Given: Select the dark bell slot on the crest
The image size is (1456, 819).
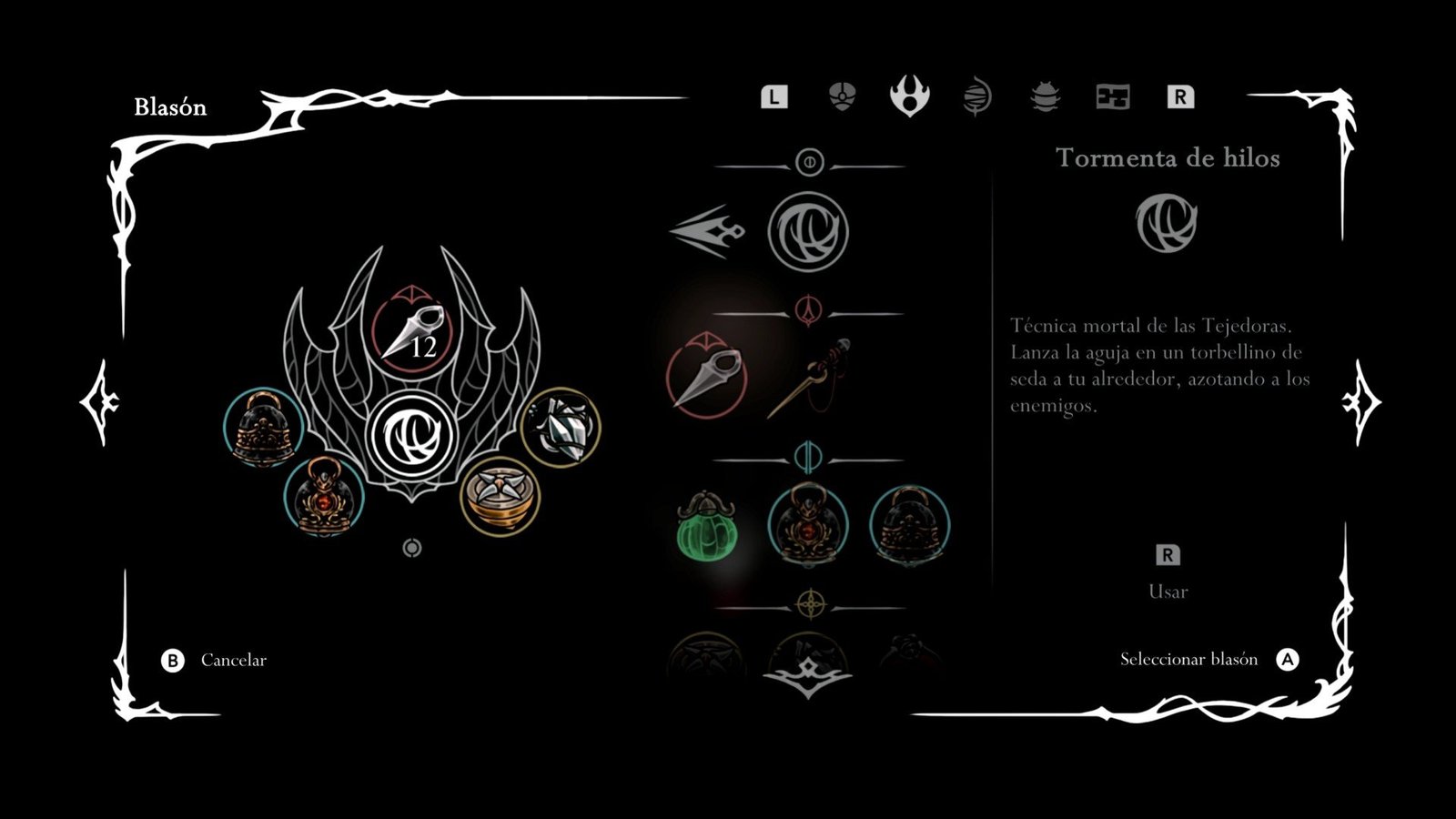Looking at the screenshot, I should pyautogui.click(x=263, y=427).
